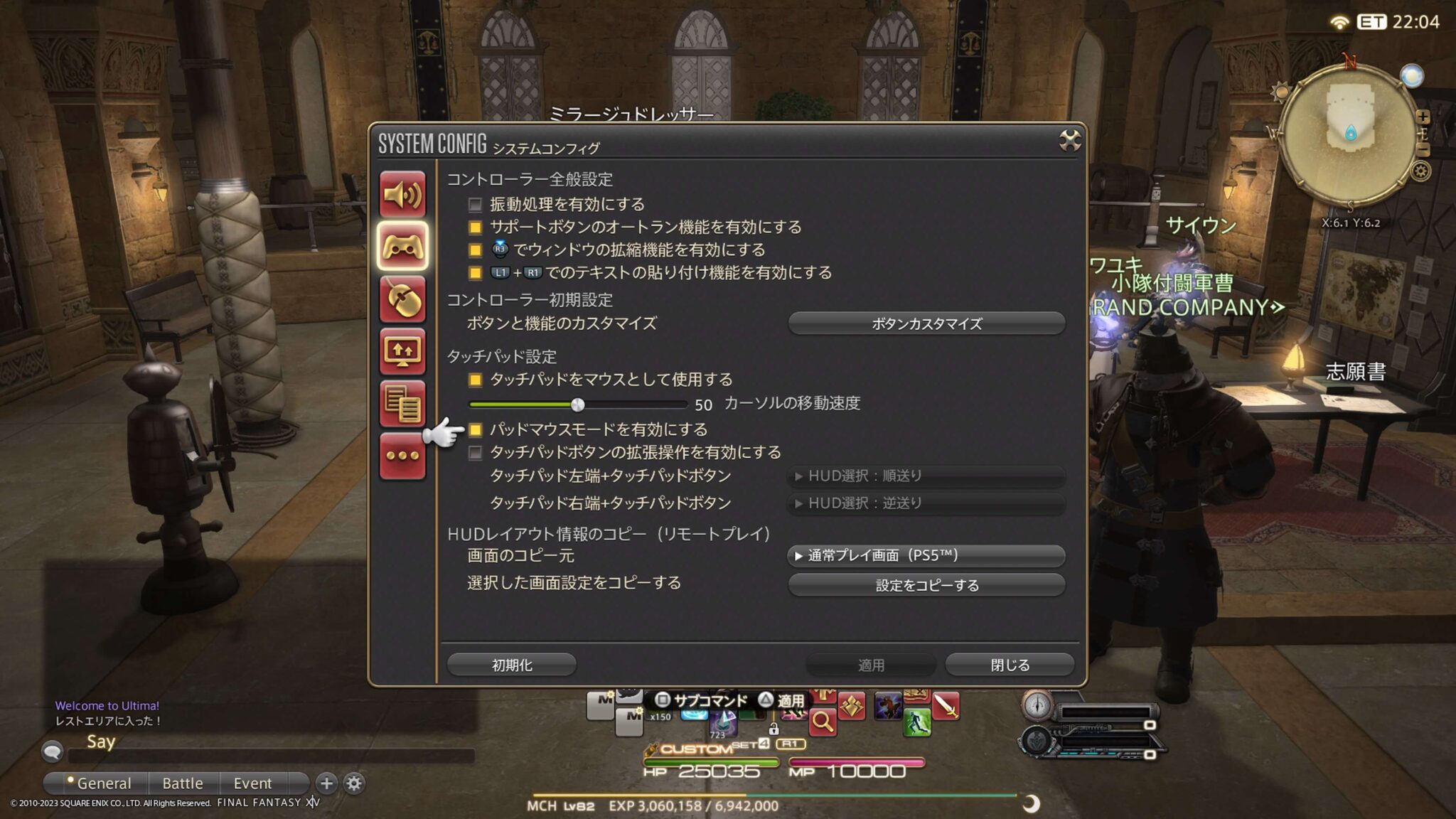Enable パッドマウスモード pad mouse mode
The height and width of the screenshot is (819, 1456).
(x=476, y=429)
